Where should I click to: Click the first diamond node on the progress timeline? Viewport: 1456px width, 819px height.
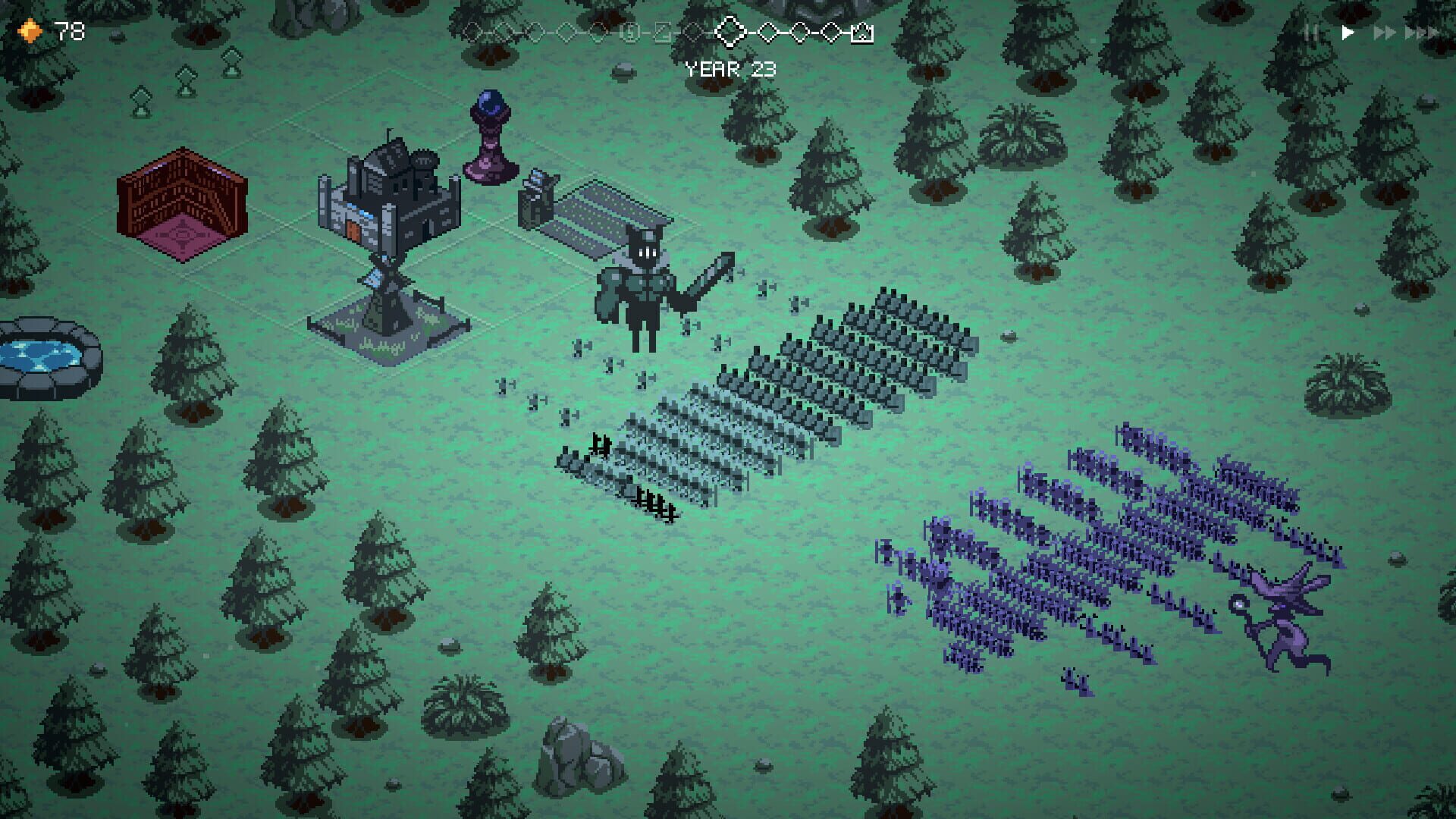[472, 33]
